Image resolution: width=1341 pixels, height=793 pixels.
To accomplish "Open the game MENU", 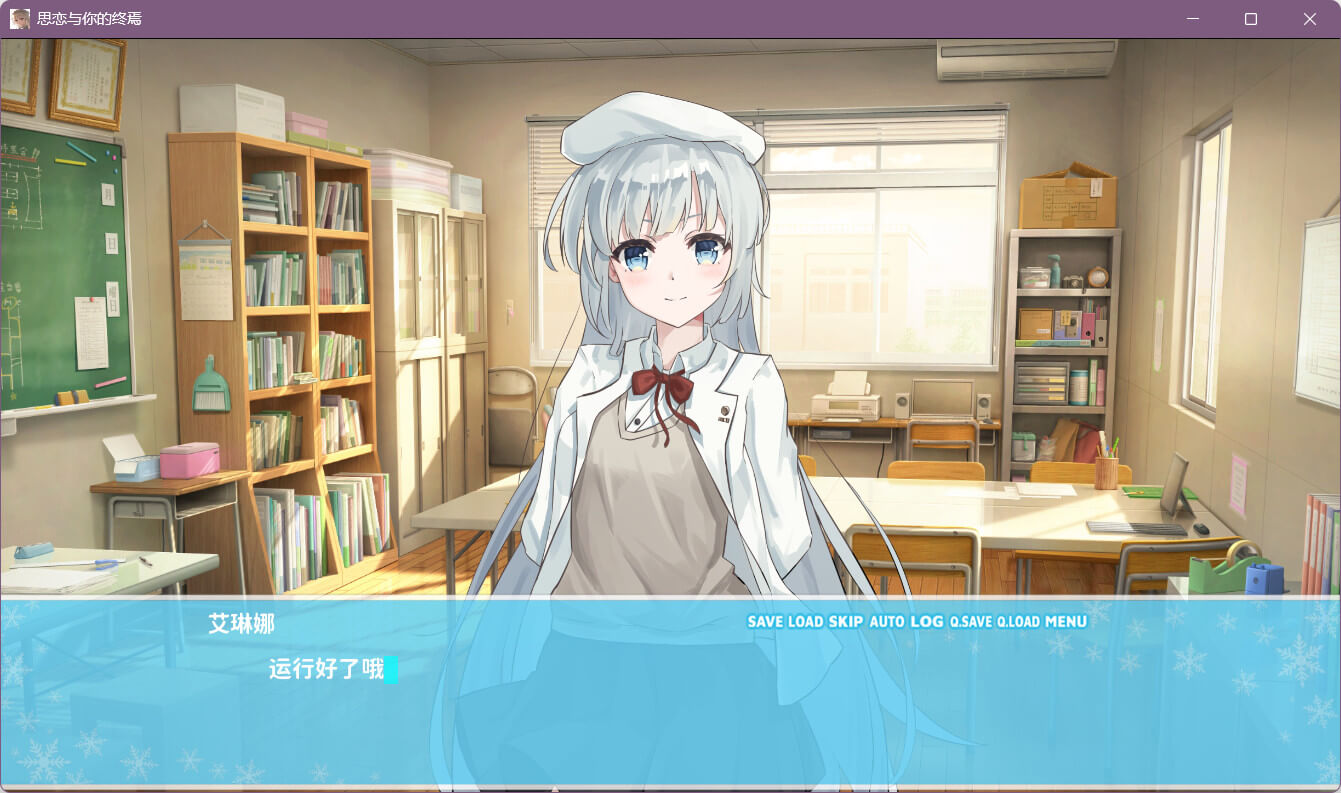I will (1066, 622).
